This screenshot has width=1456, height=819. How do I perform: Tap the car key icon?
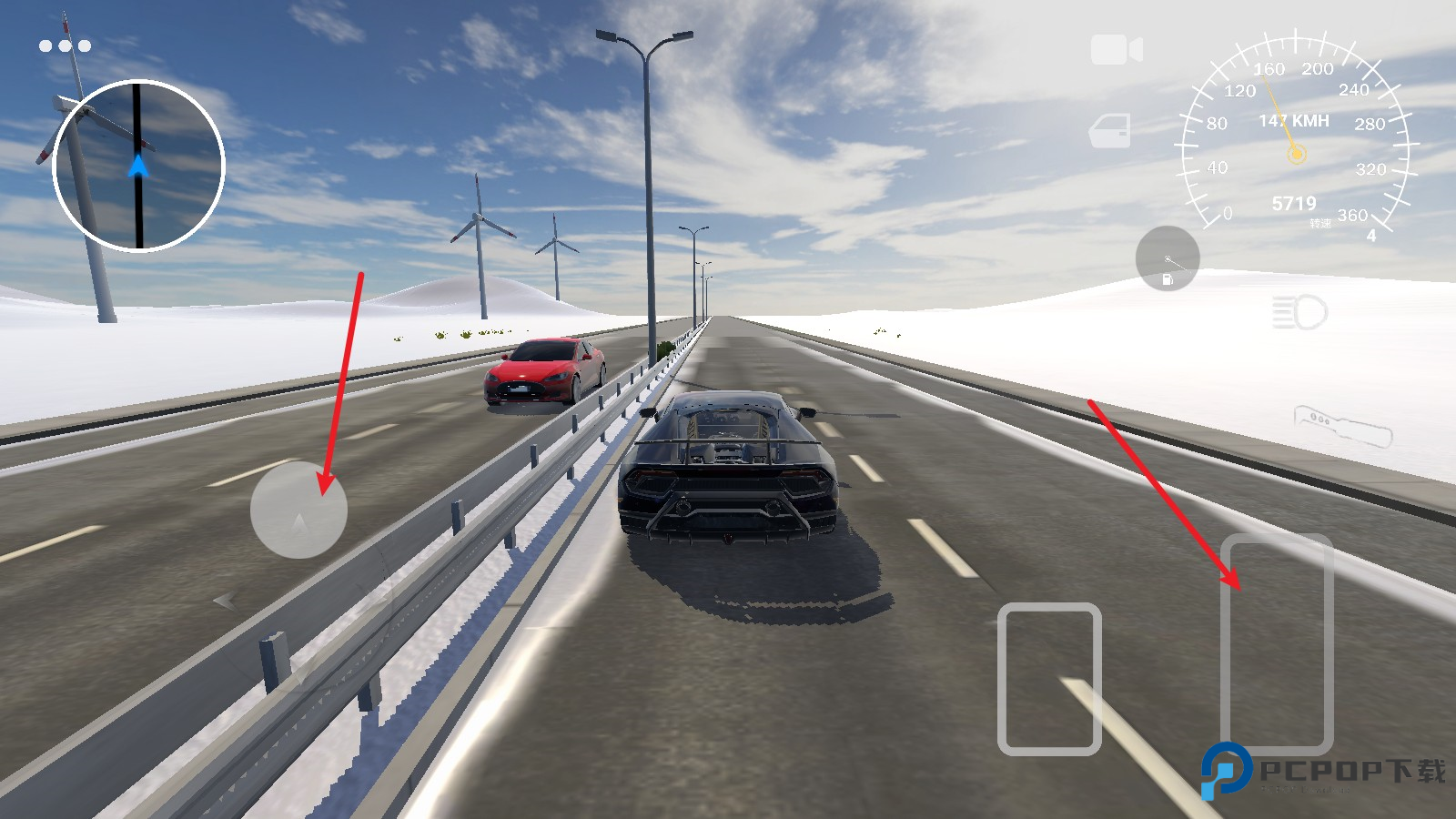(x=1342, y=426)
